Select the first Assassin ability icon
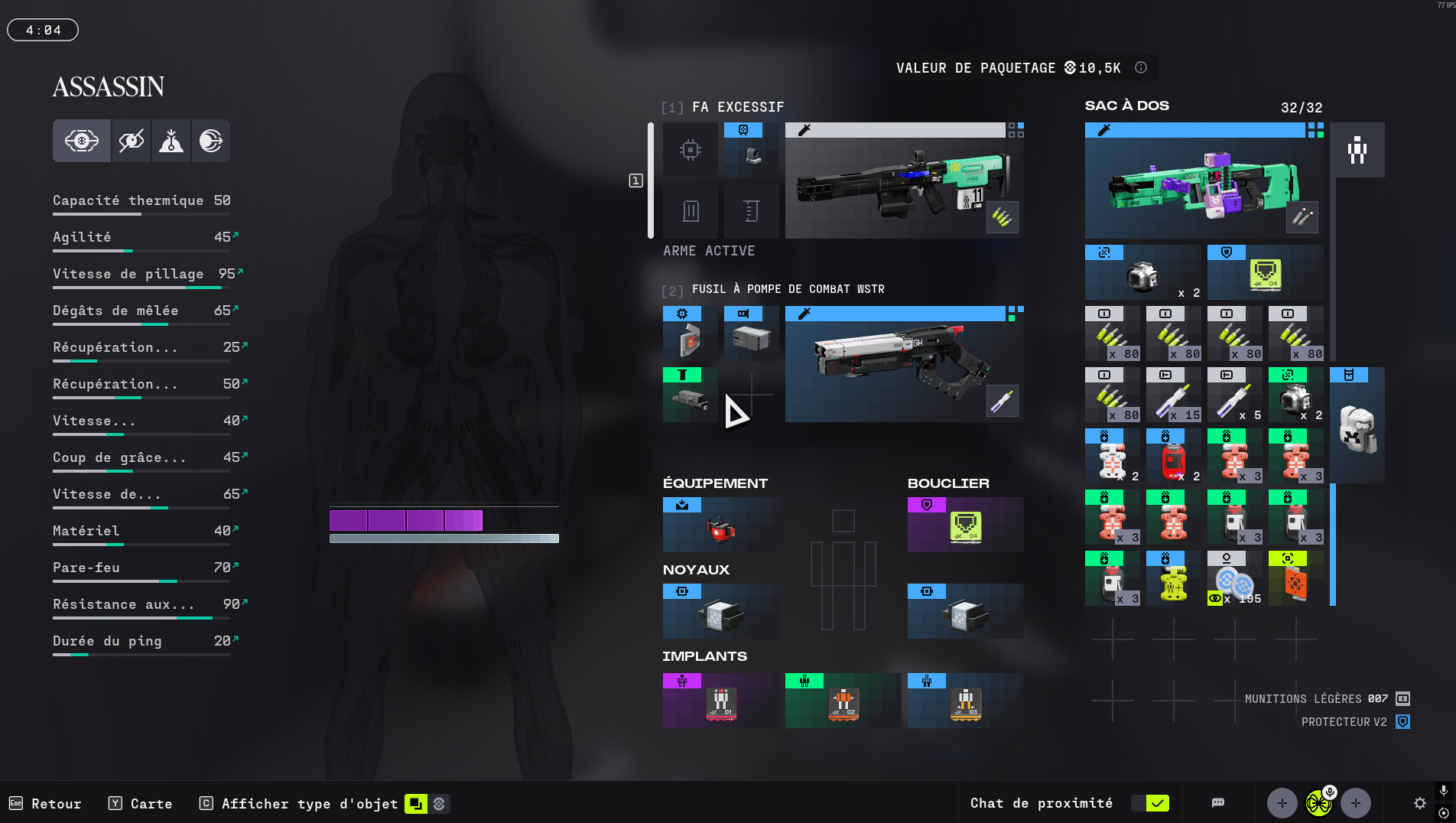 pos(82,141)
